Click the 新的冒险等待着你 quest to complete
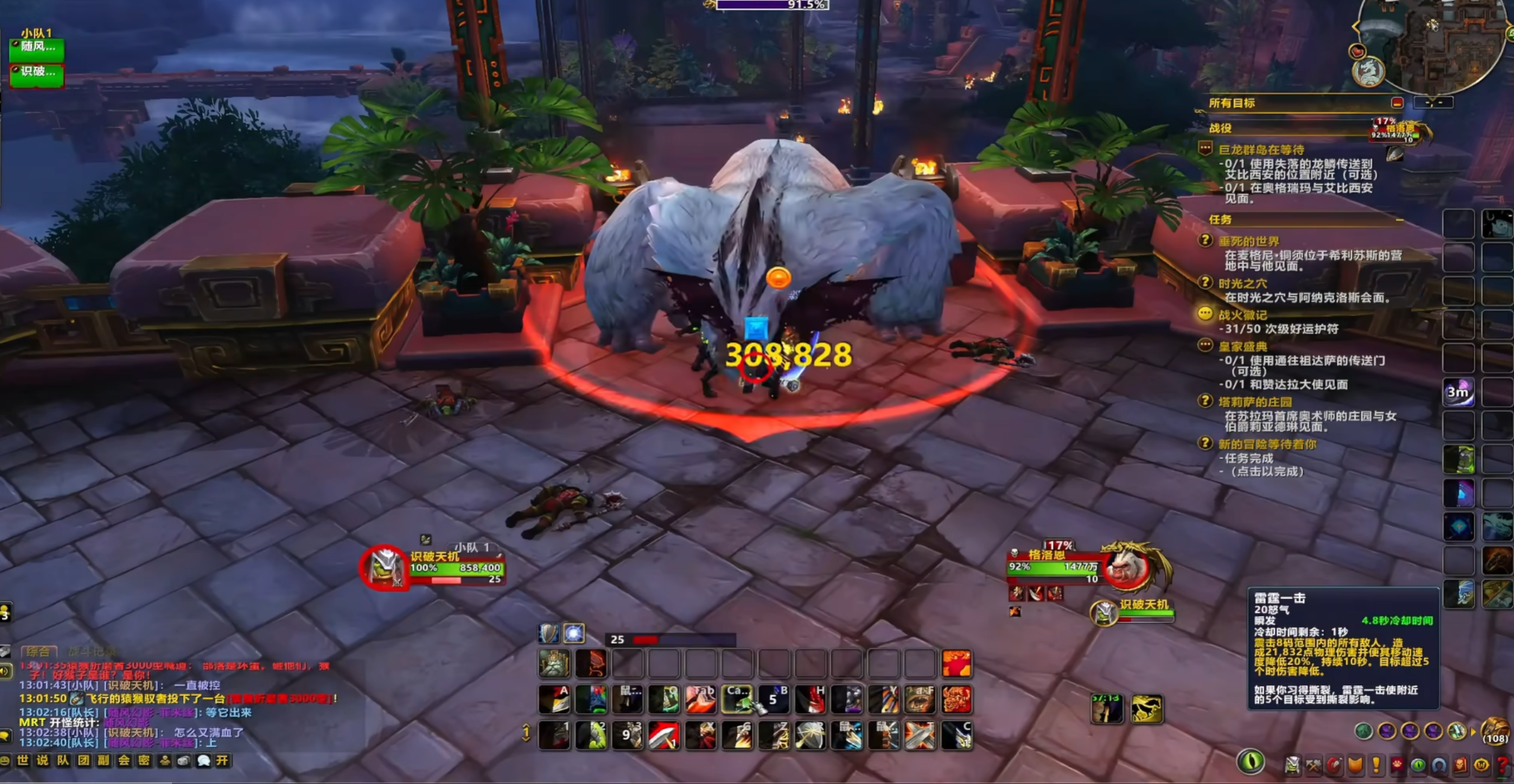 pyautogui.click(x=1267, y=444)
